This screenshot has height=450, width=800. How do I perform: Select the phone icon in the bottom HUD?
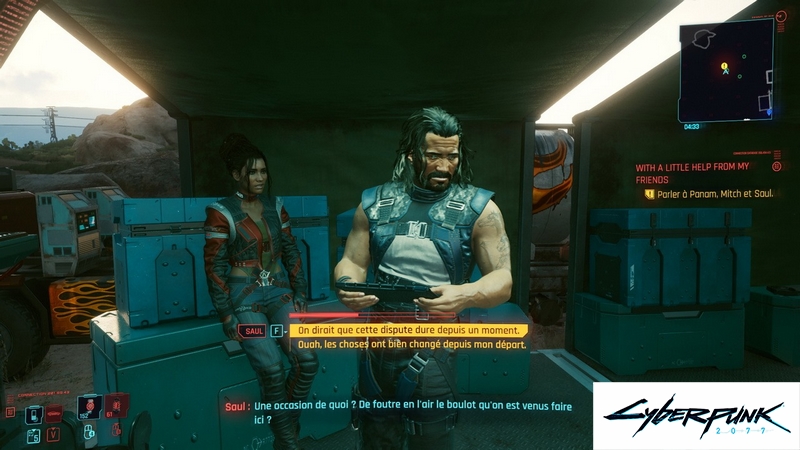pyautogui.click(x=32, y=415)
